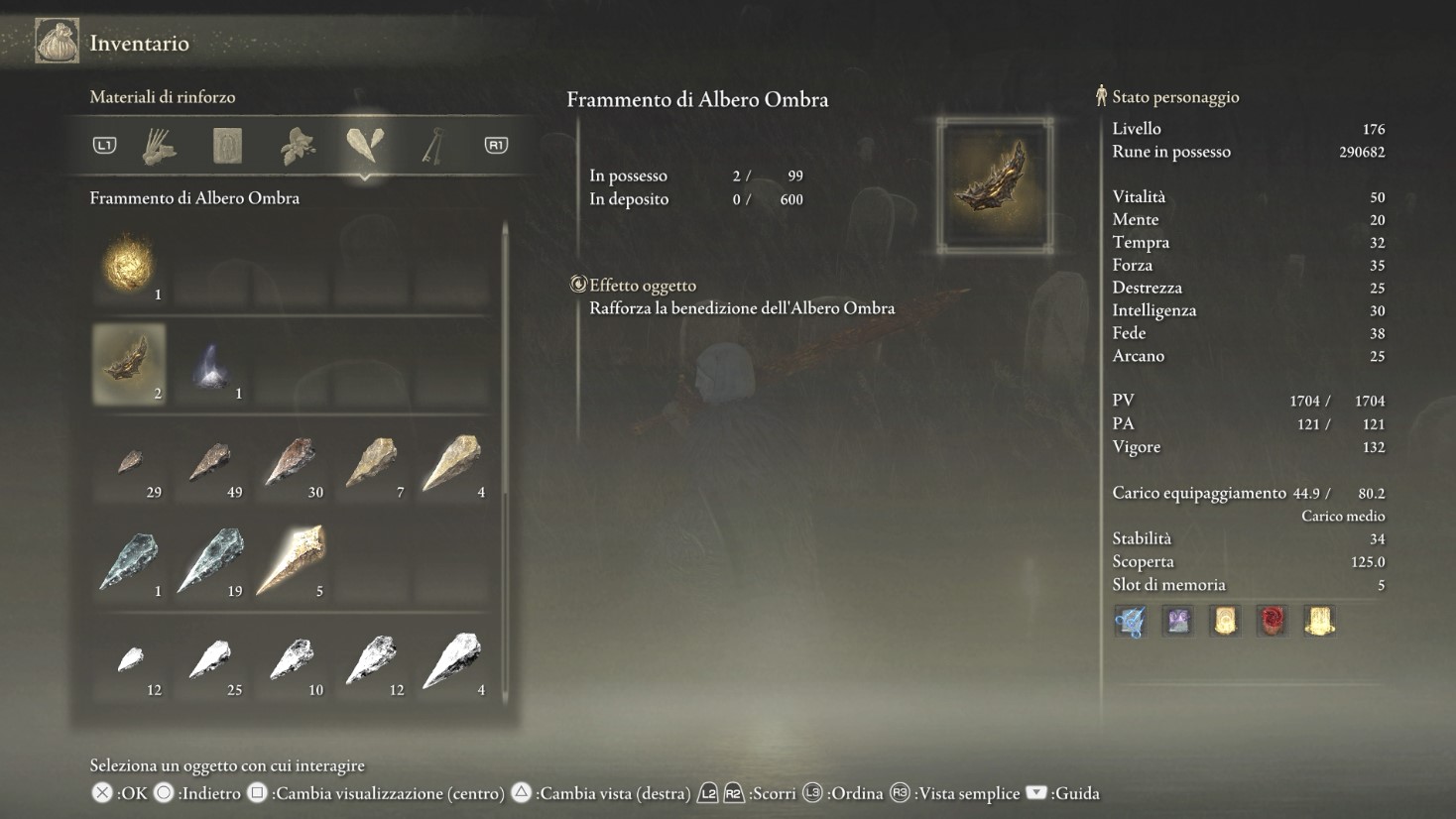Select the stone tablet category tab
The height and width of the screenshot is (819, 1456).
228,147
